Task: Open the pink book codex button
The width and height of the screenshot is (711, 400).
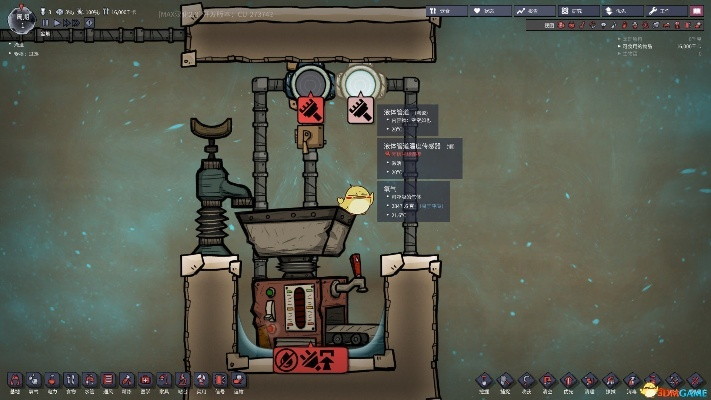Action: point(696,10)
